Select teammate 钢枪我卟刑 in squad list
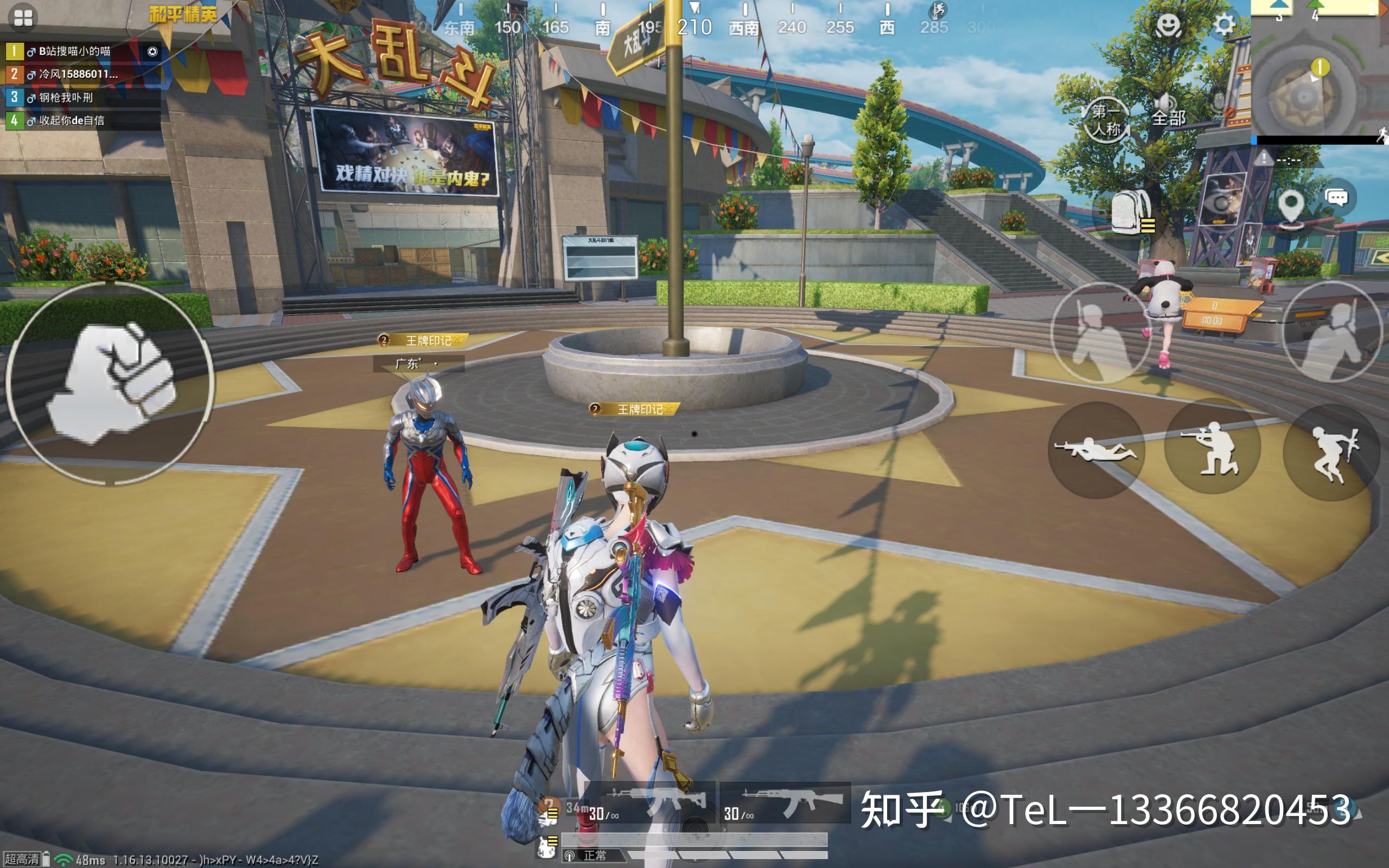This screenshot has height=868, width=1389. 66,98
